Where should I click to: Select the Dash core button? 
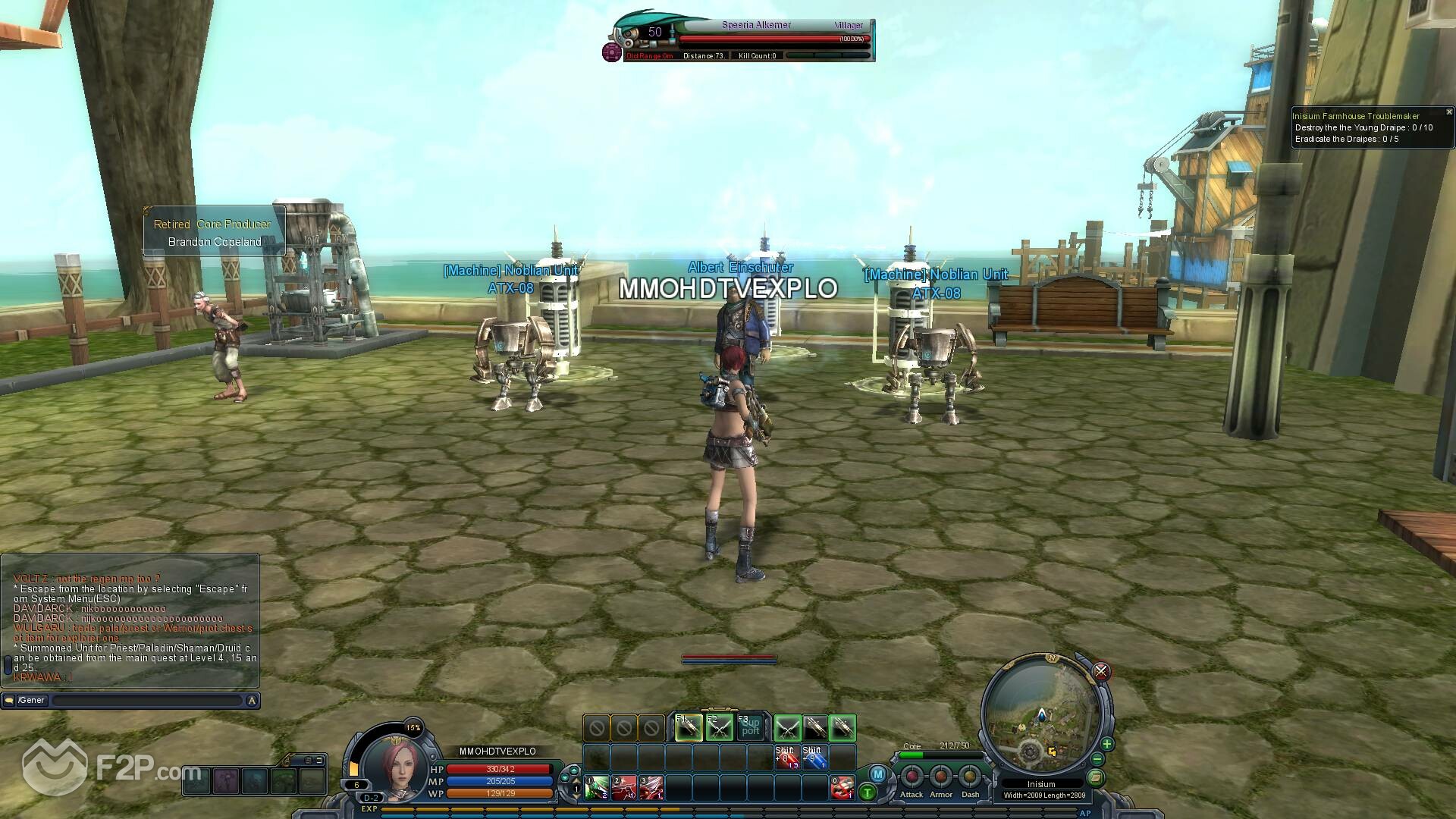click(970, 777)
